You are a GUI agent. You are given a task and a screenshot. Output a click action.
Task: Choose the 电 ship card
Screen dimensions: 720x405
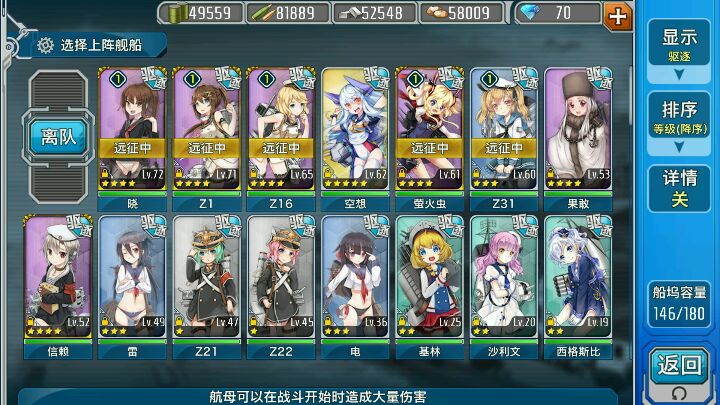point(356,278)
